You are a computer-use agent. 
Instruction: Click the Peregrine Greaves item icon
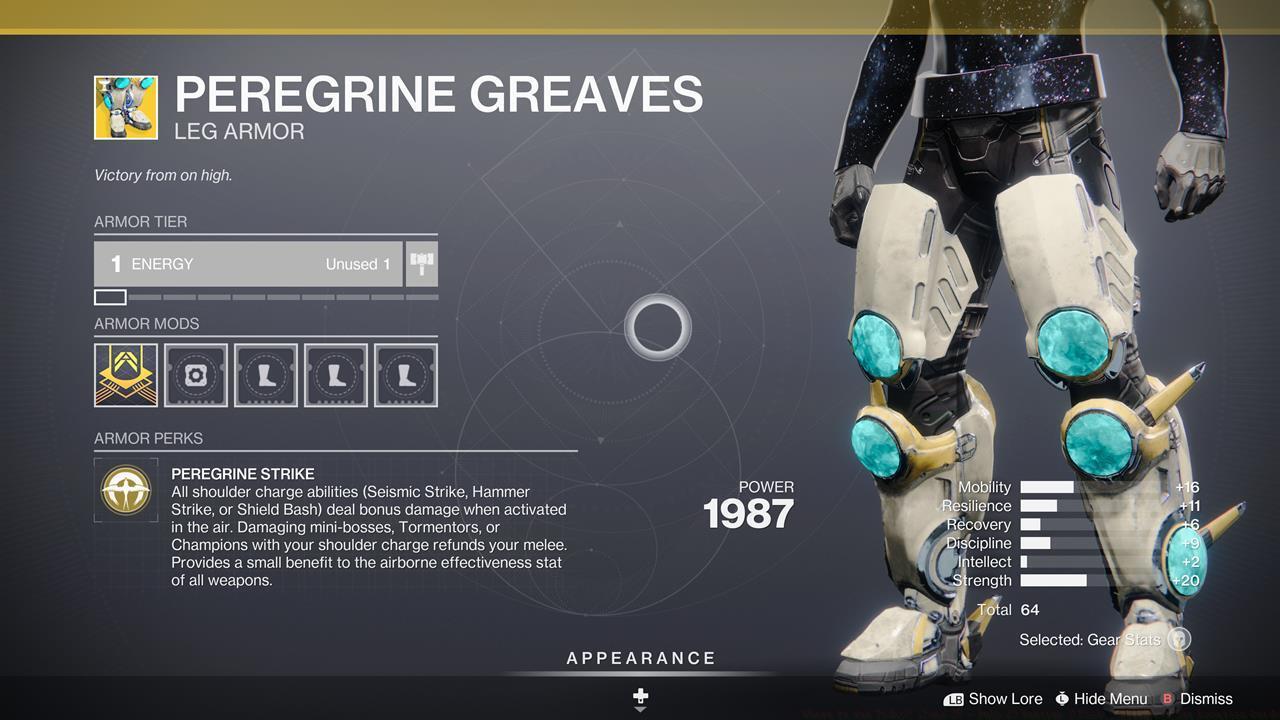(125, 106)
